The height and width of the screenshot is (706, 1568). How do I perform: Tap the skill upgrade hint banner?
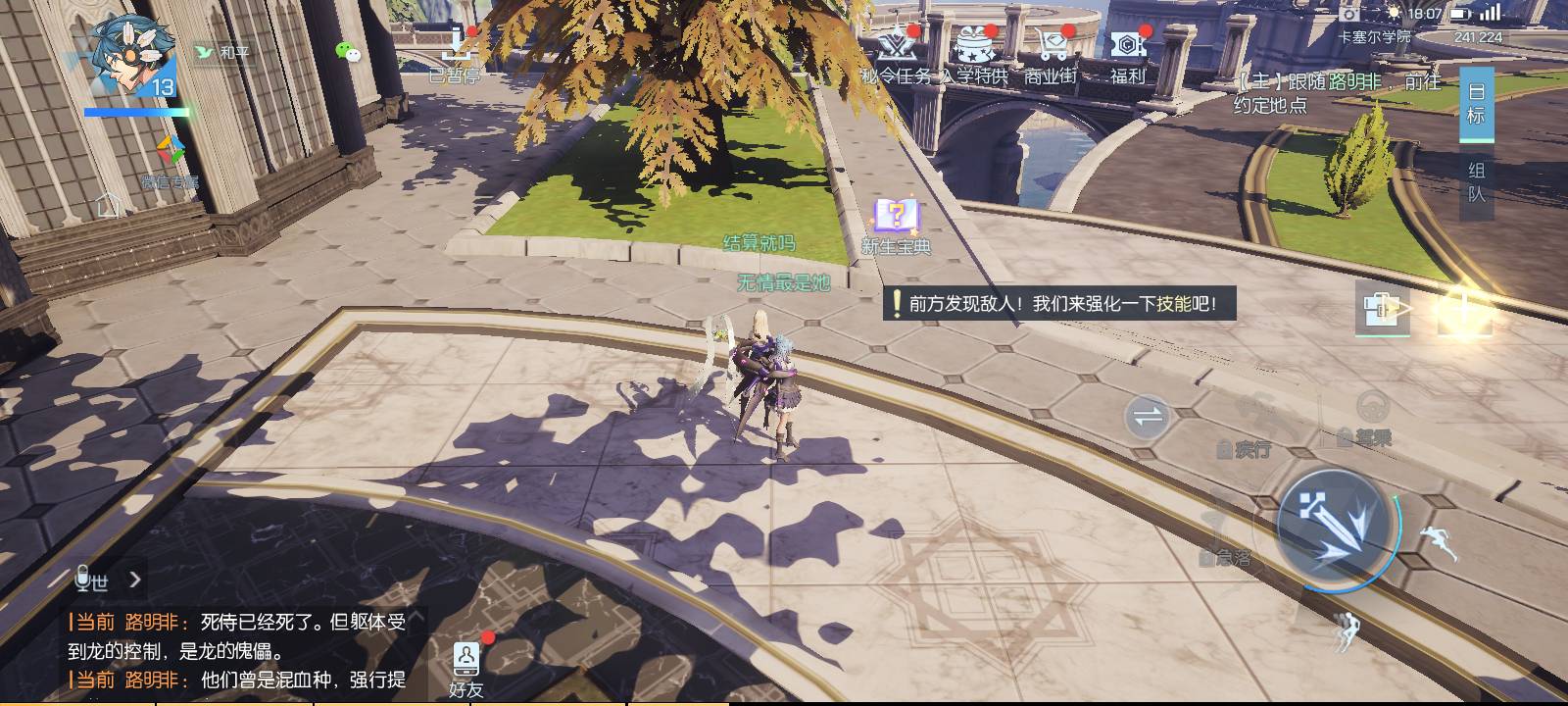(x=1060, y=304)
